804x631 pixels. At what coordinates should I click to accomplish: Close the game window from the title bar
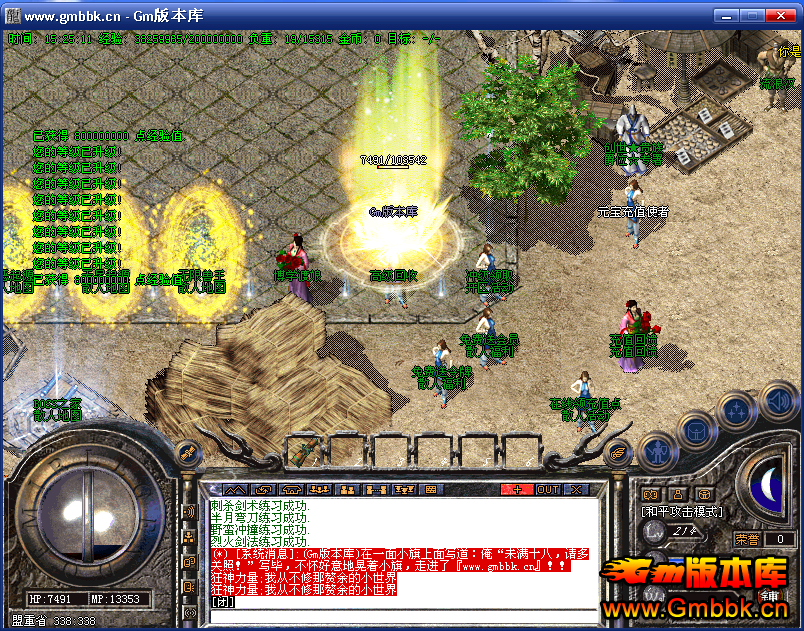(781, 16)
